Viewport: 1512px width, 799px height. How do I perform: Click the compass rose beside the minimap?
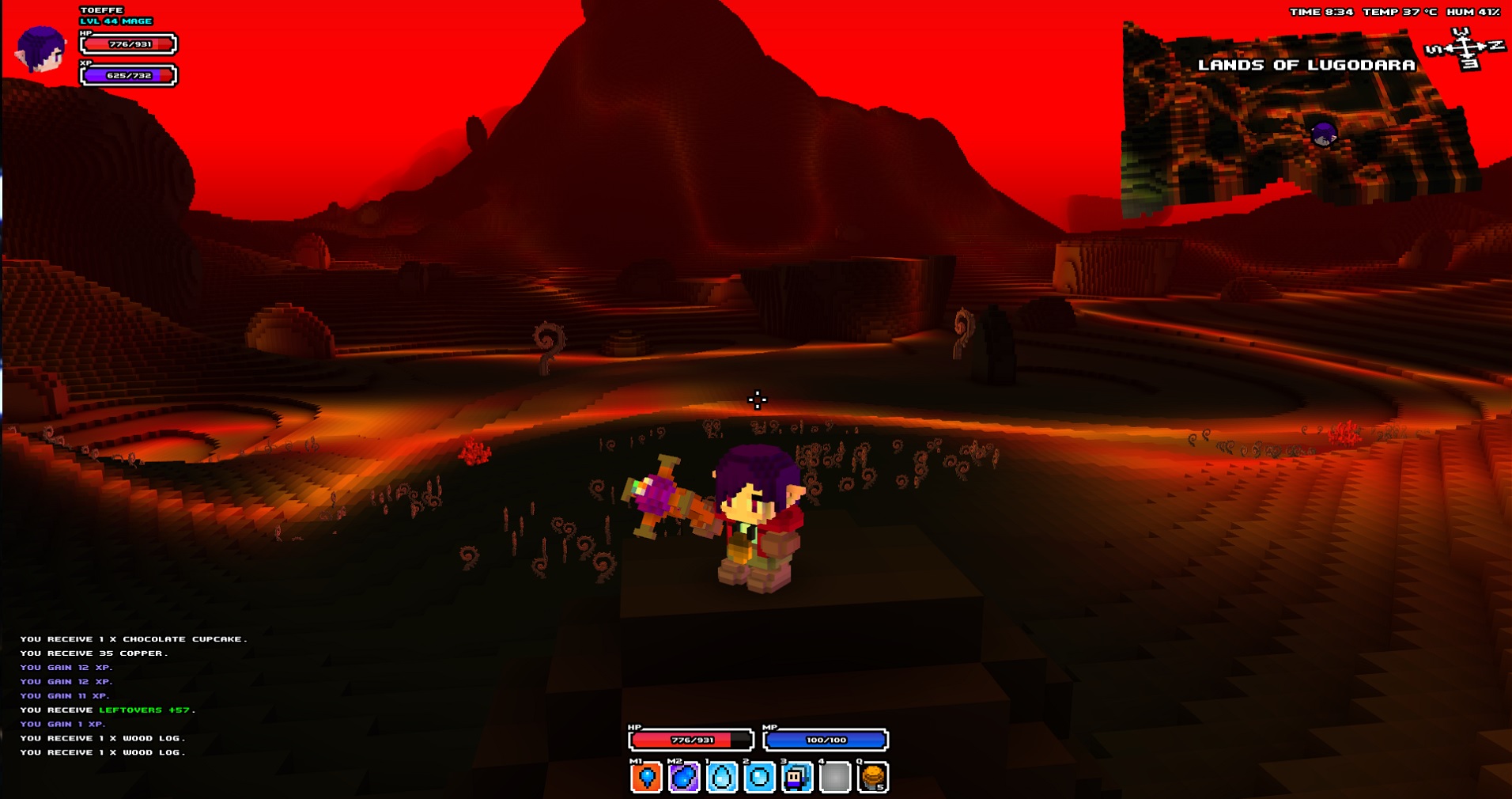[1465, 49]
